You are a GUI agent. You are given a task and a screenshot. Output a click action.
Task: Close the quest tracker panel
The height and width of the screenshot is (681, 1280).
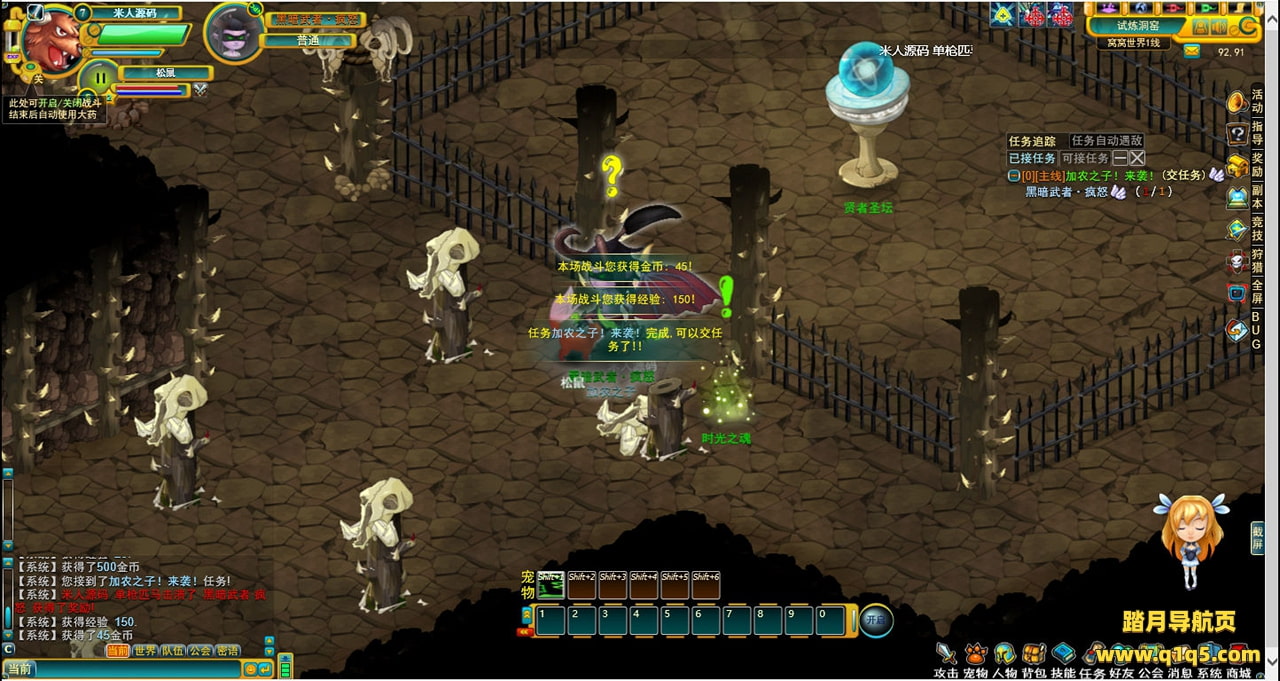1137,158
